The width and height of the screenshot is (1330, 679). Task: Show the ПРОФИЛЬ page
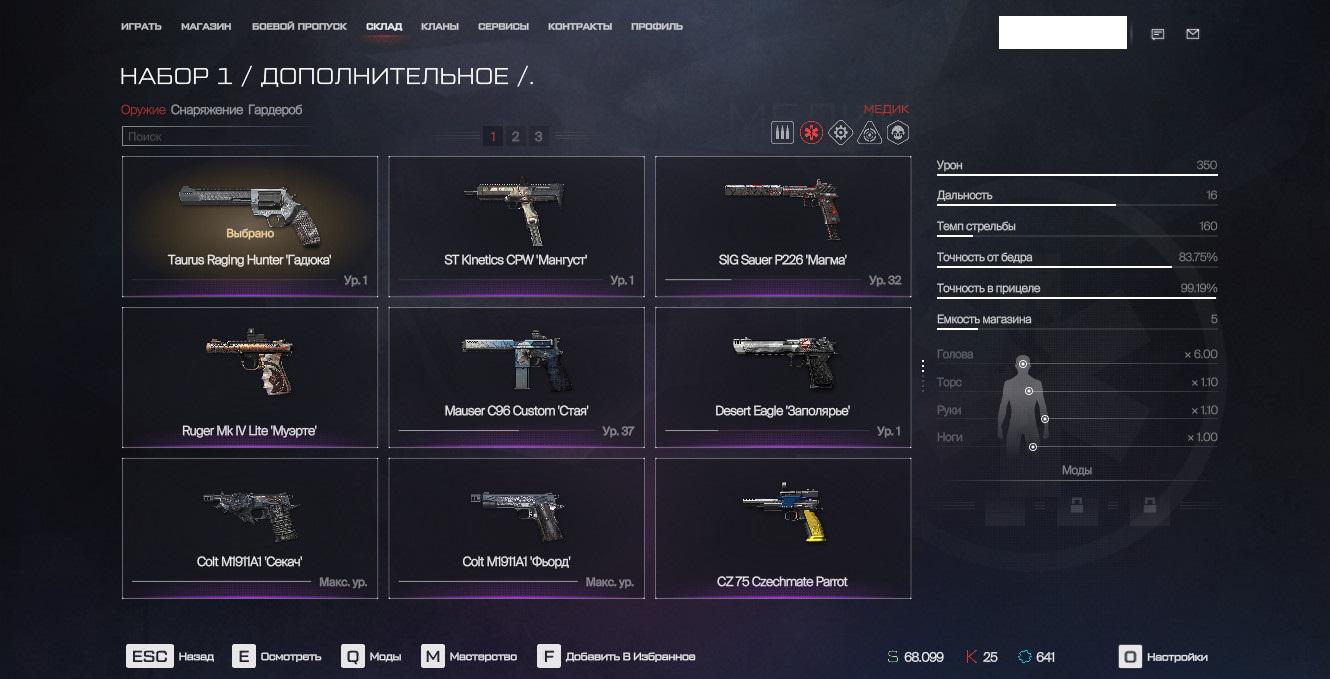(x=657, y=26)
